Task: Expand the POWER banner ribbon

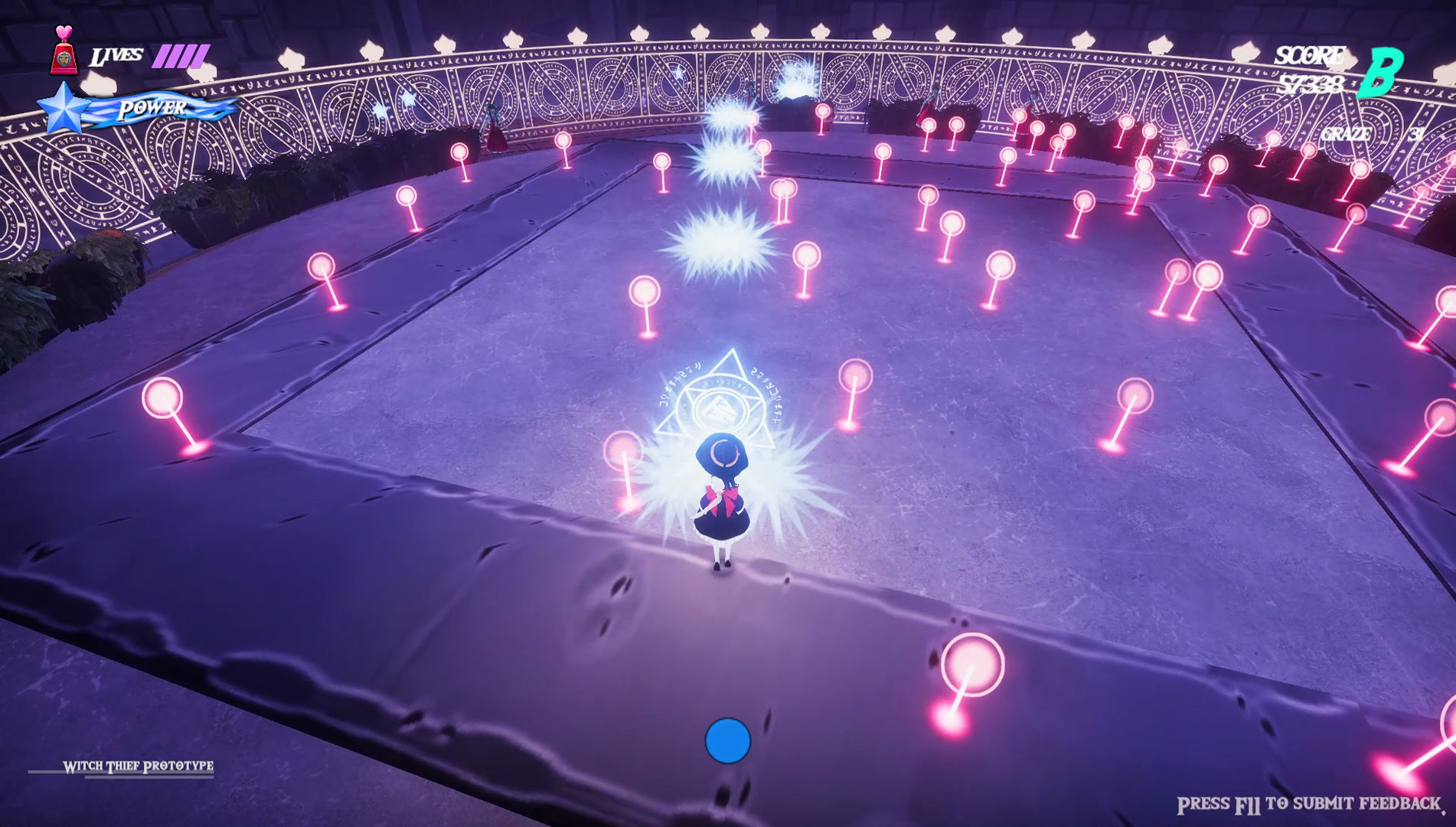Action: [153, 109]
